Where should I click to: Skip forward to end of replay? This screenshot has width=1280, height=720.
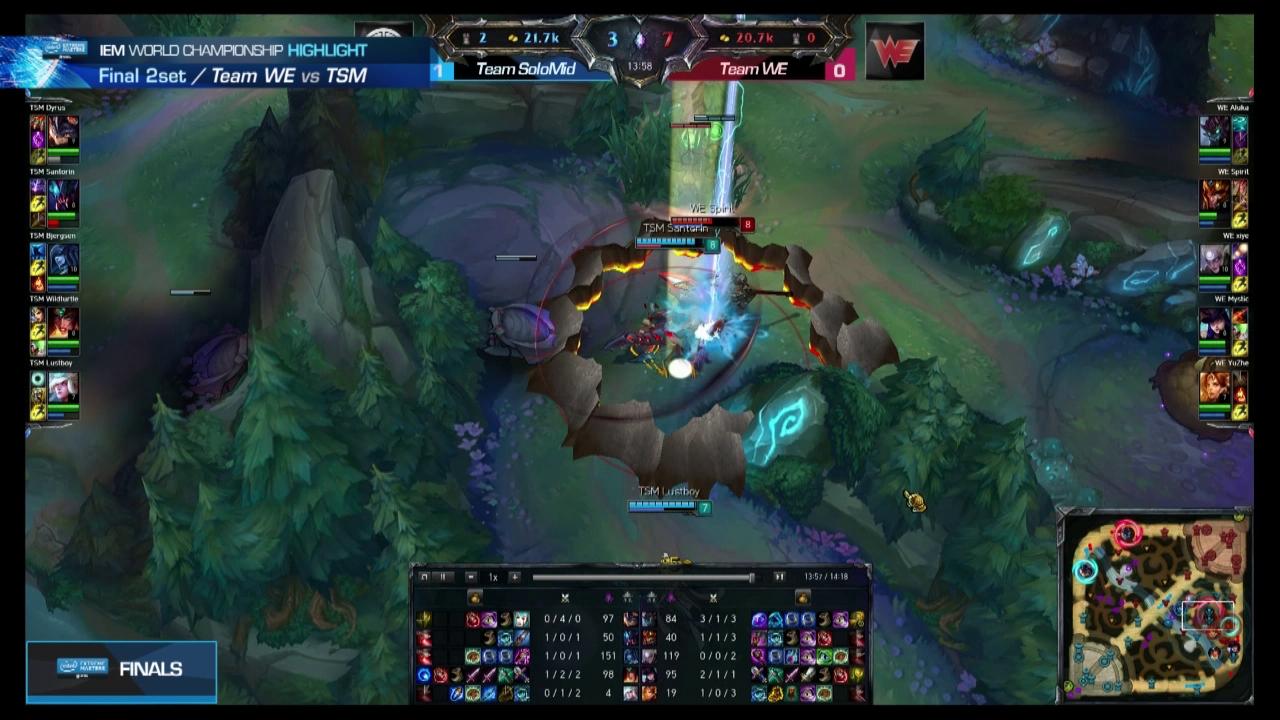[x=779, y=577]
